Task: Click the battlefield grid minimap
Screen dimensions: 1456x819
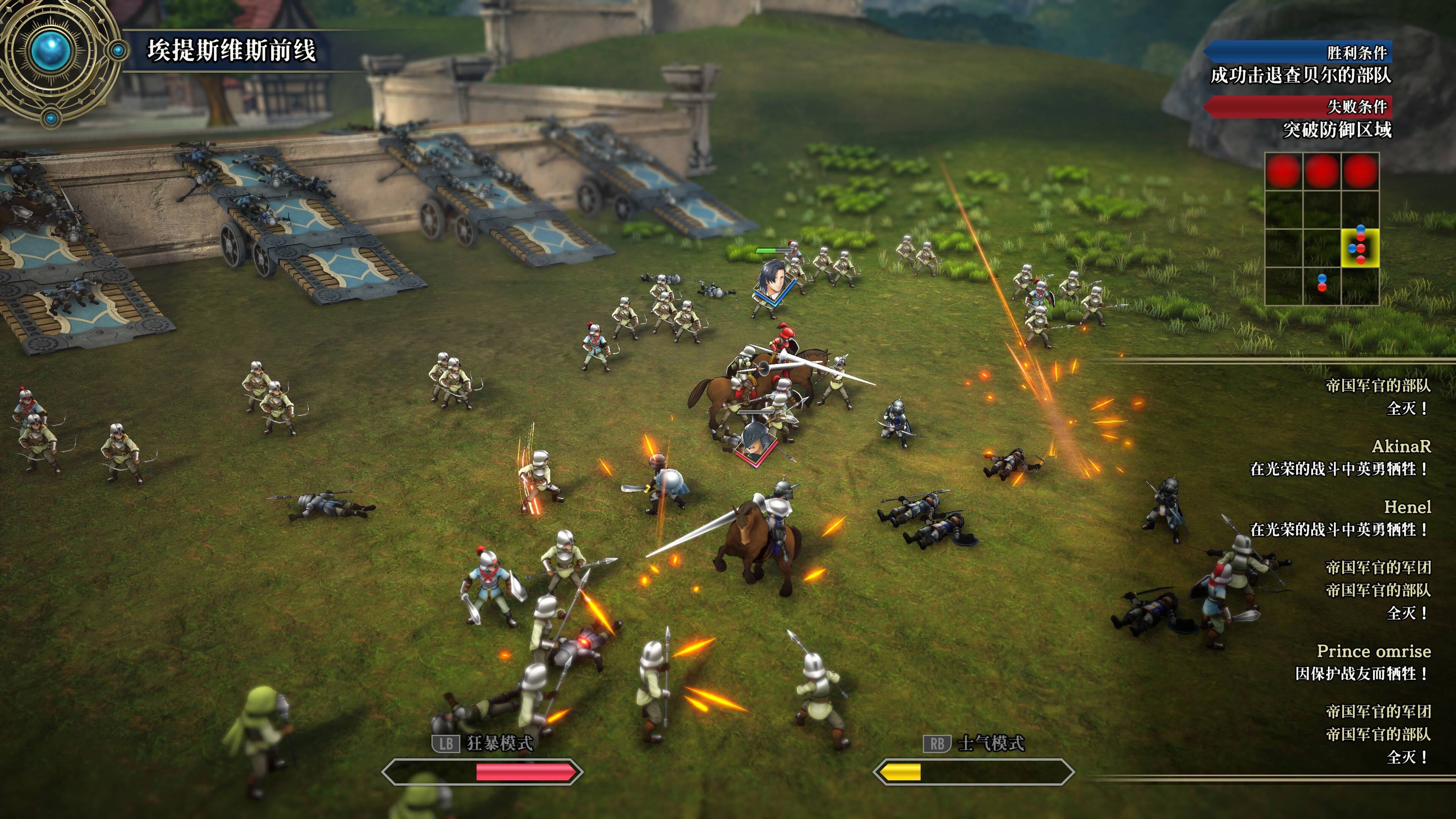Action: [x=1321, y=229]
